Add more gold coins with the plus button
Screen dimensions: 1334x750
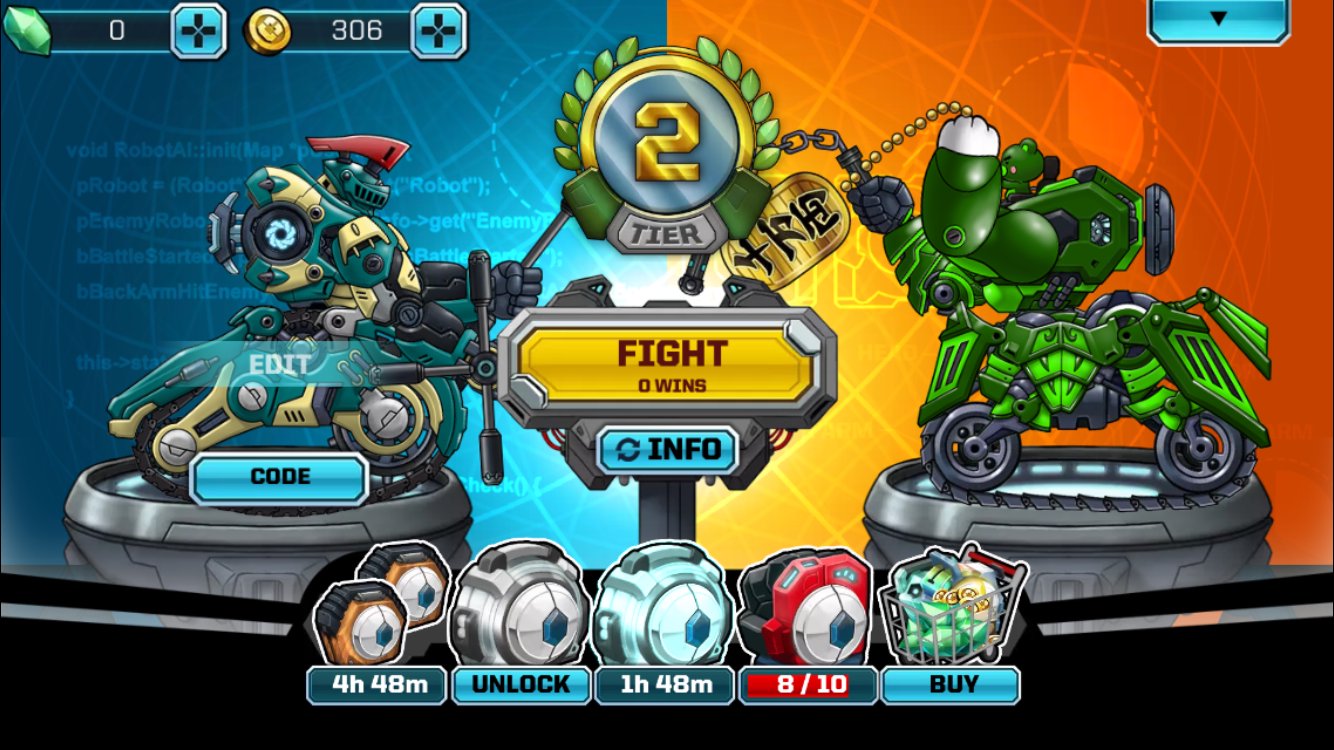click(x=438, y=30)
